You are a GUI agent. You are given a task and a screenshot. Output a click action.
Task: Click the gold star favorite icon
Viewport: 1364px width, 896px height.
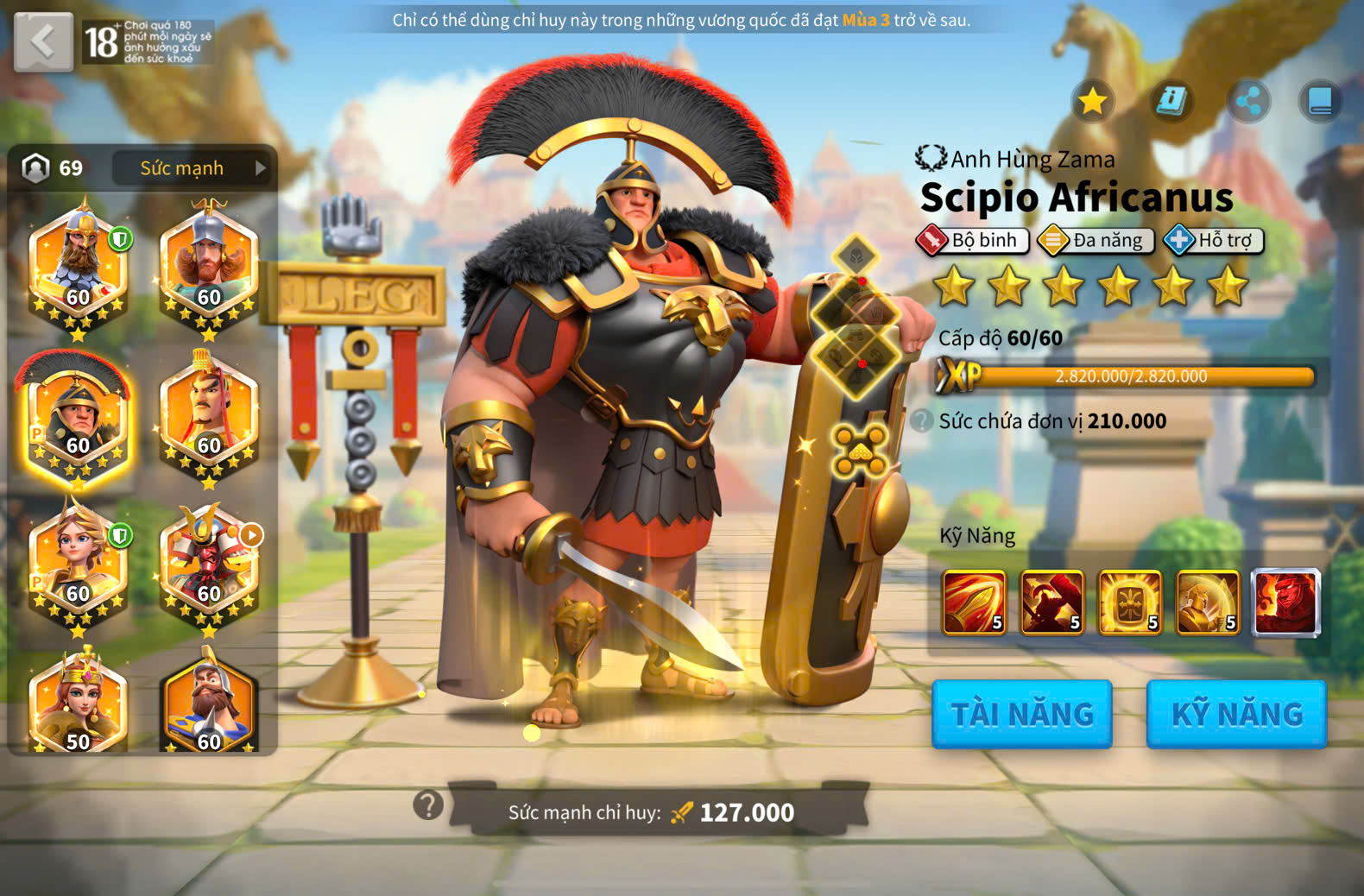tap(1093, 102)
